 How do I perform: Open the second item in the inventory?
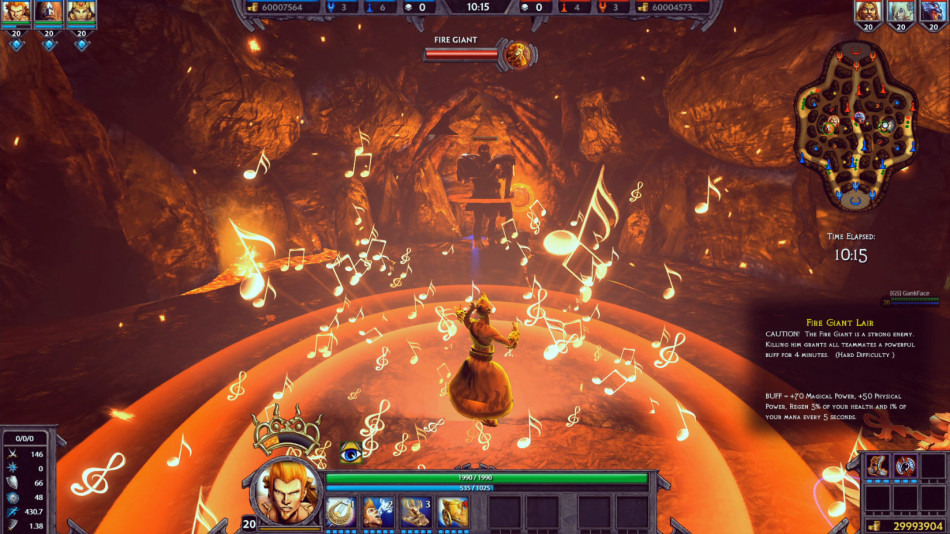click(905, 466)
